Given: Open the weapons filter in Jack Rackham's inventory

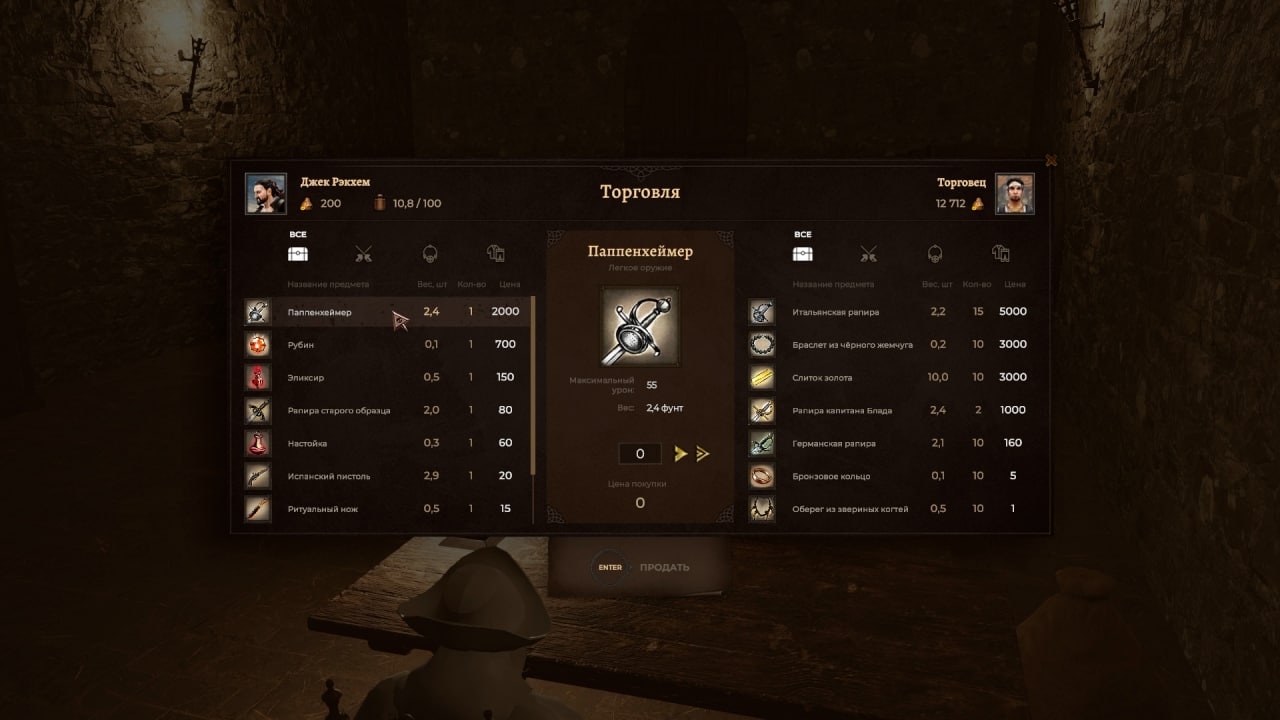Looking at the screenshot, I should click(363, 255).
